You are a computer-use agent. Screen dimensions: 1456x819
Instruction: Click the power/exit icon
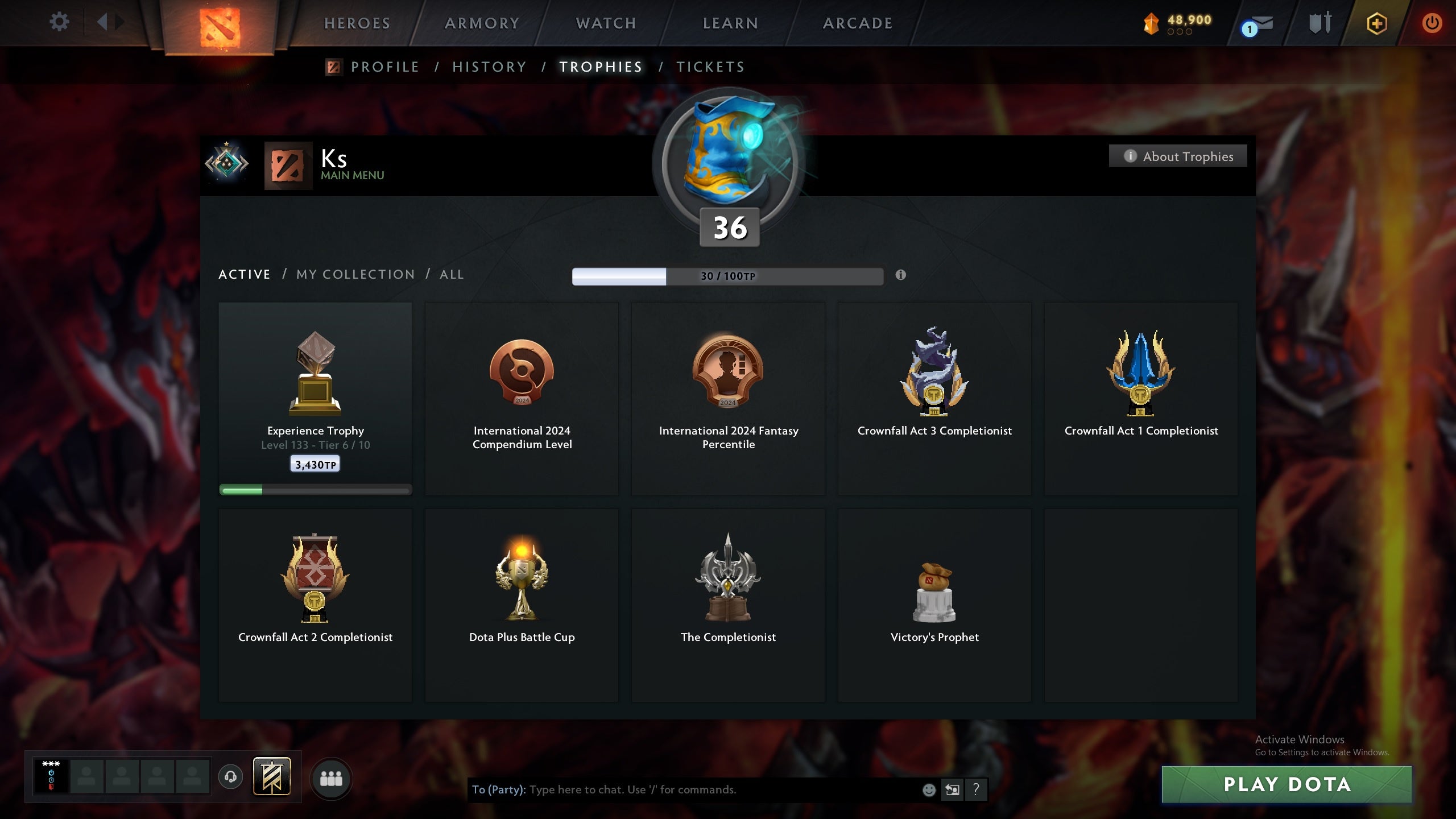point(1432,23)
